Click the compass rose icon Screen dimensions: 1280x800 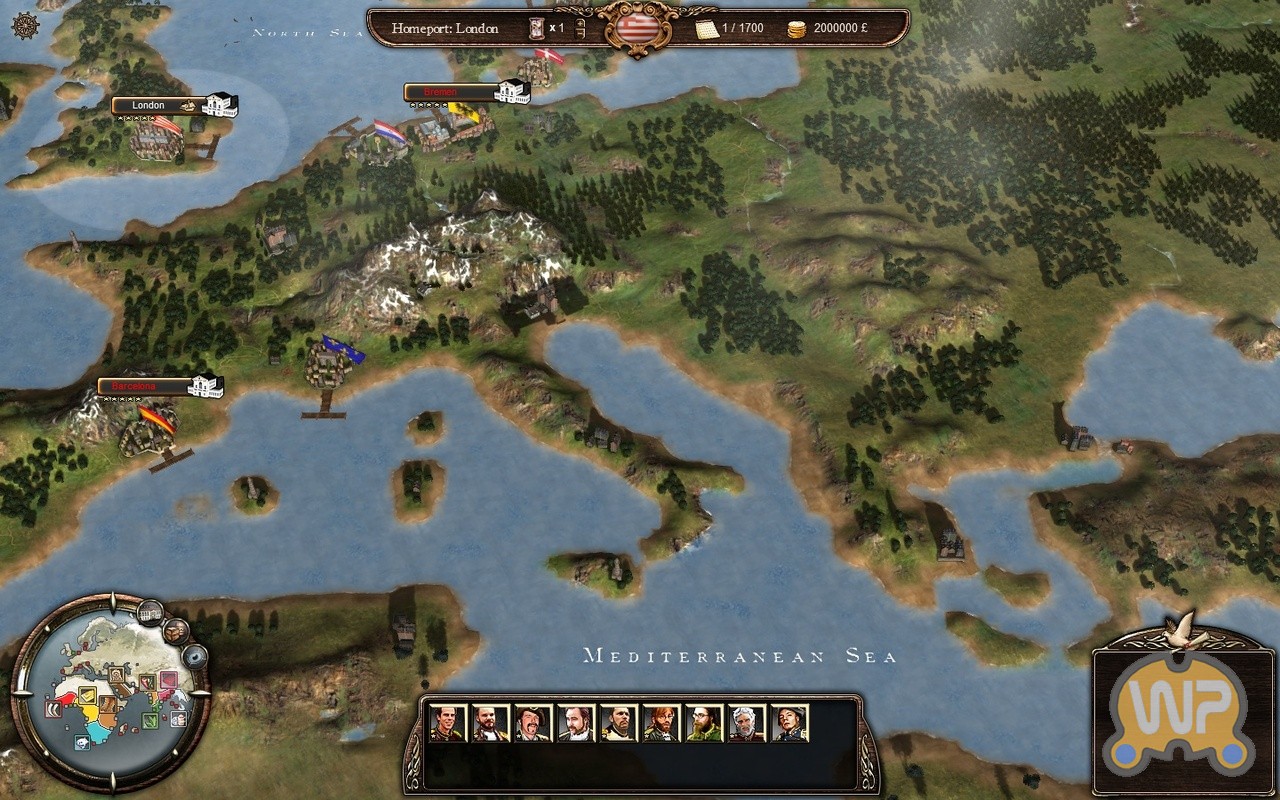click(x=29, y=27)
